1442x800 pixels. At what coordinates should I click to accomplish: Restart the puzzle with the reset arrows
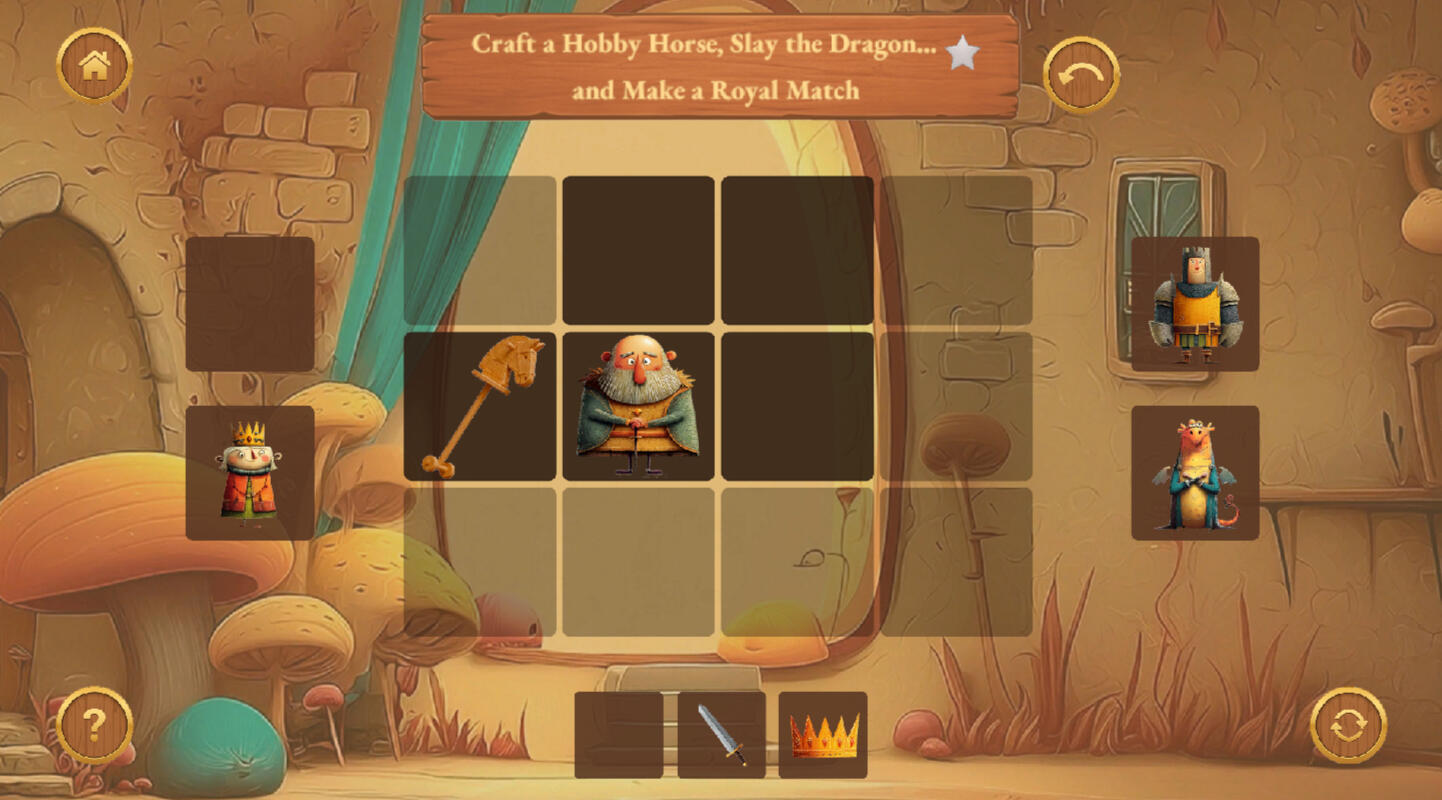coord(1348,725)
